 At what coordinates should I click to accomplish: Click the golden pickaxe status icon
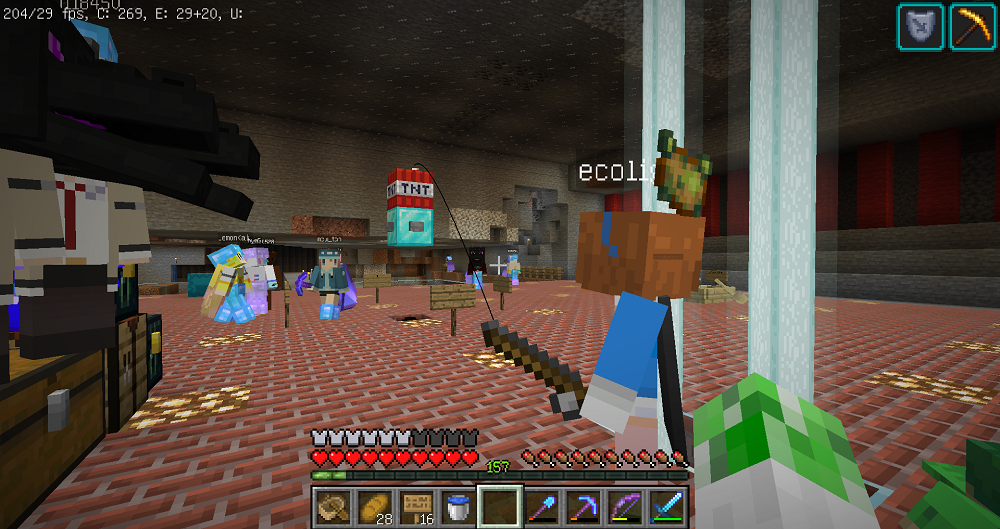click(971, 27)
